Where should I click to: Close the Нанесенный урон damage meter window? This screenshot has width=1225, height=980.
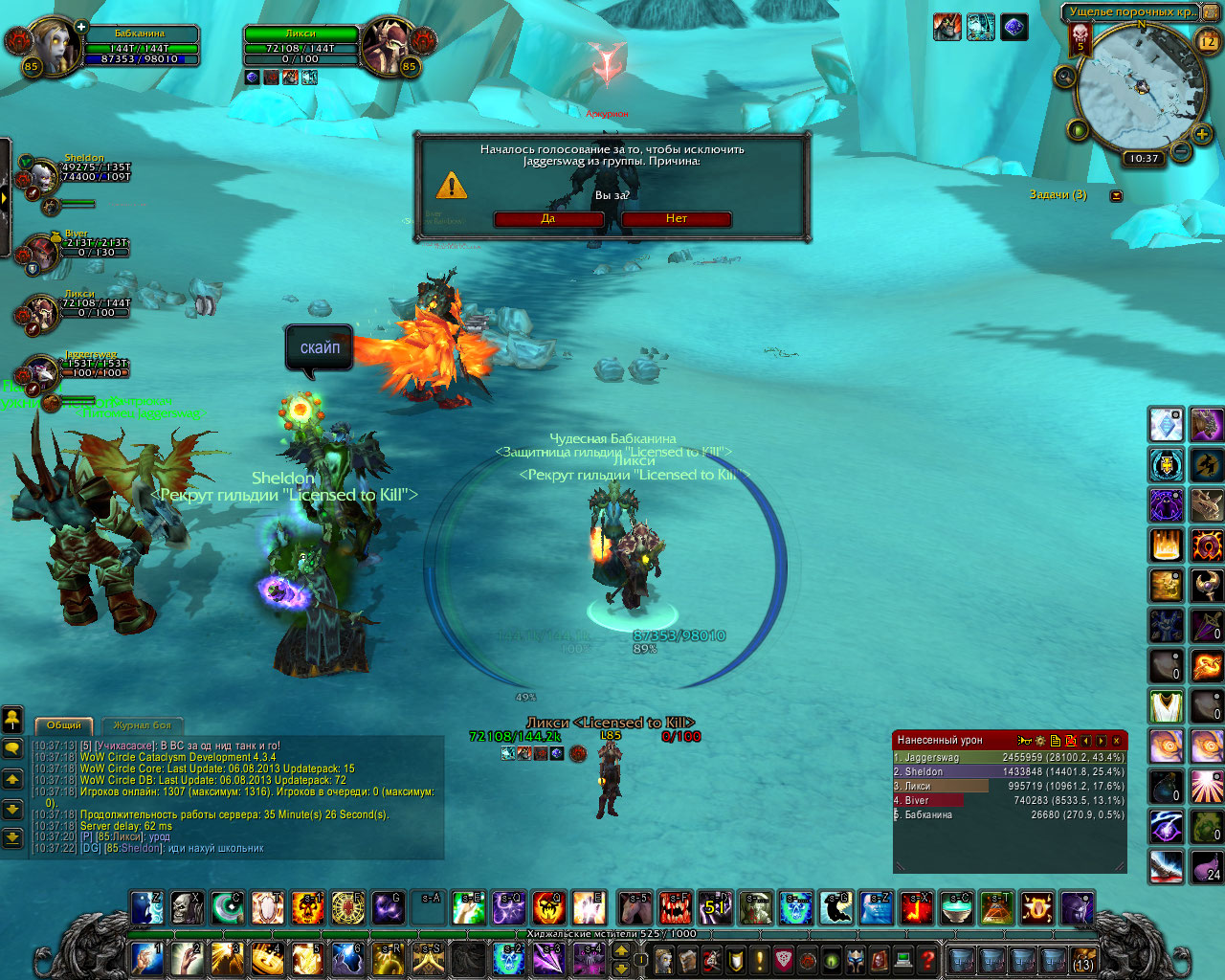coord(1116,741)
